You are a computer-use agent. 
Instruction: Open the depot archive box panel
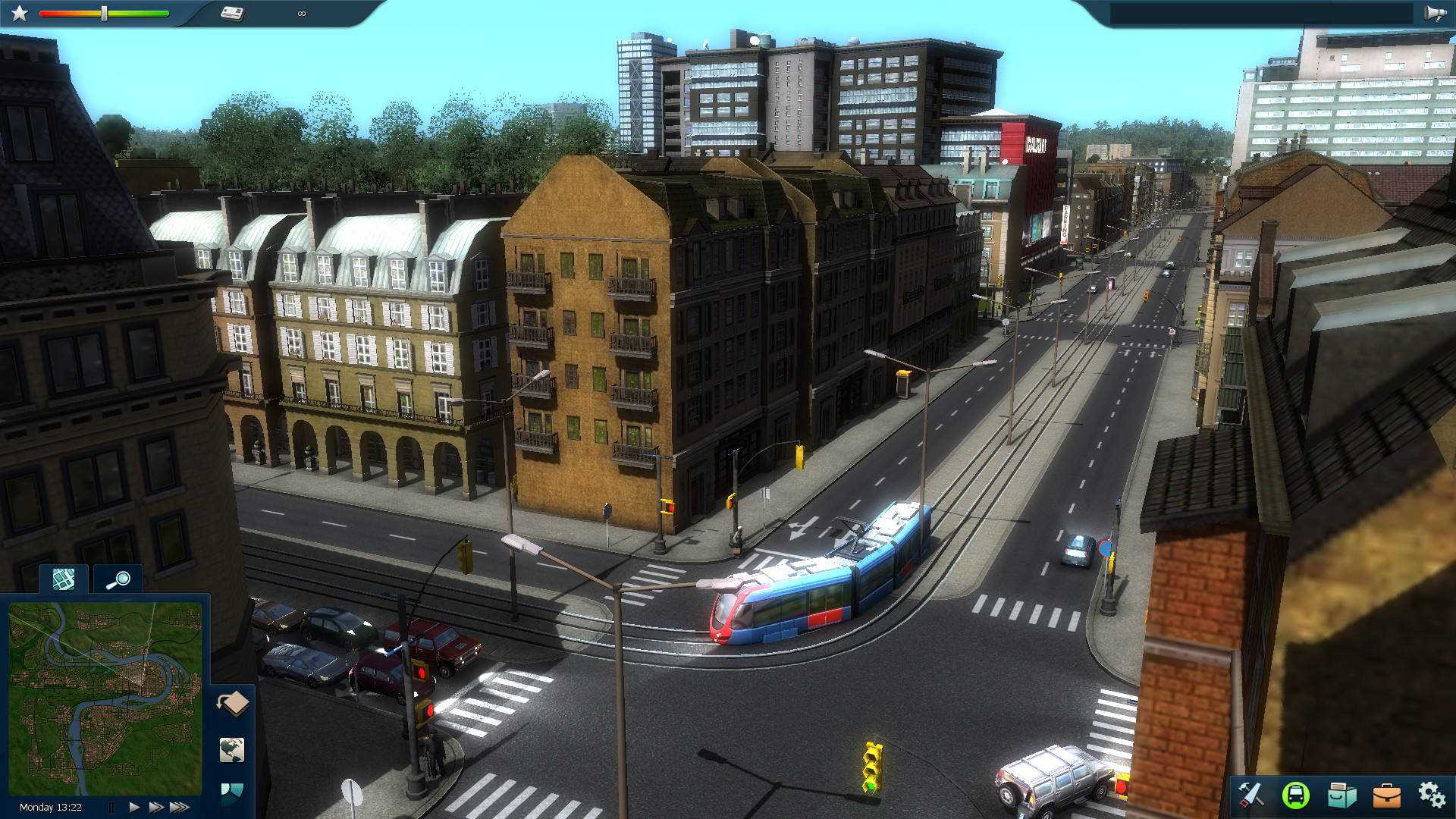[x=1341, y=795]
